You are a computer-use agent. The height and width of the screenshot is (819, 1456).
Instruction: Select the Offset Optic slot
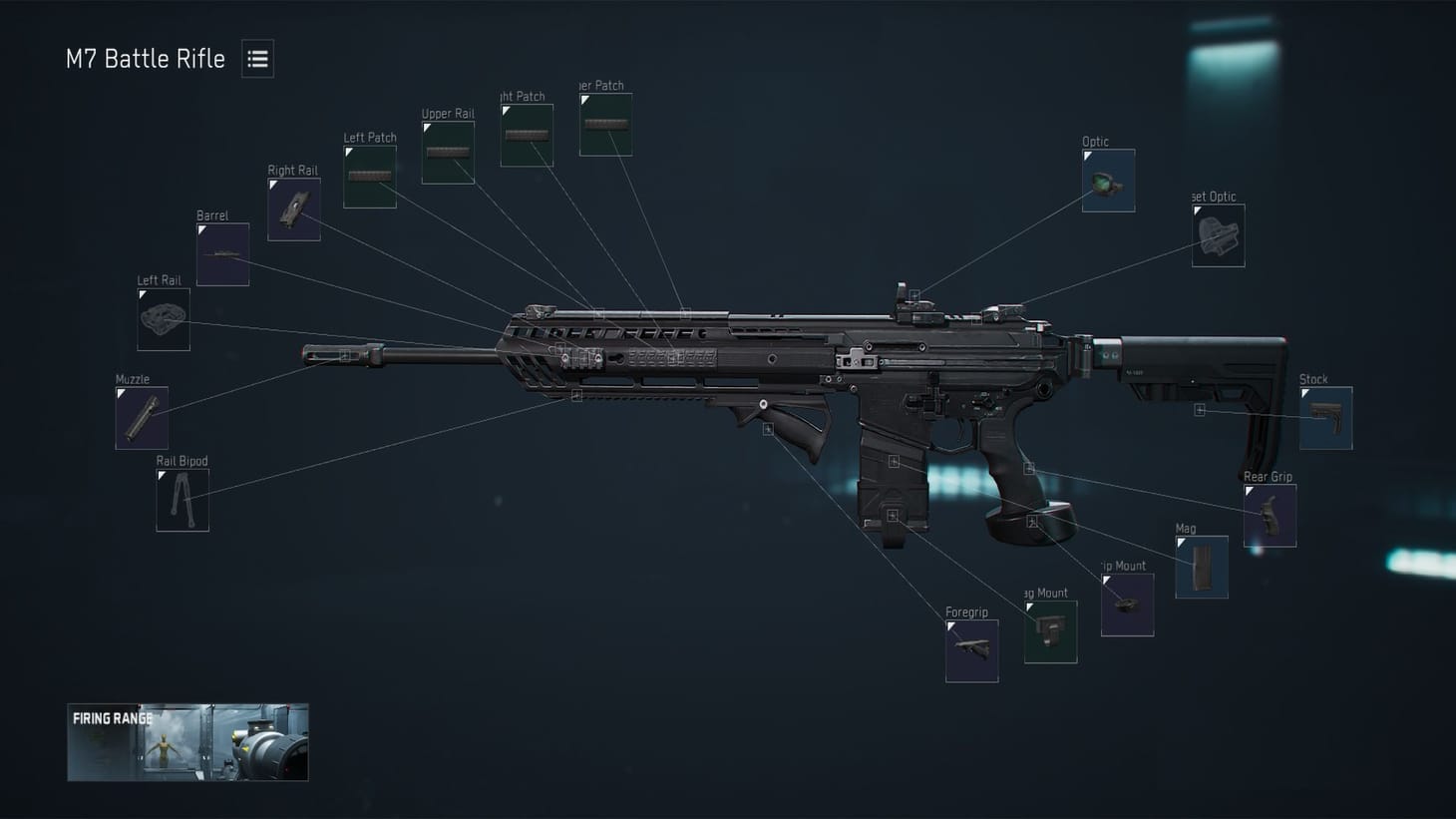tap(1217, 234)
